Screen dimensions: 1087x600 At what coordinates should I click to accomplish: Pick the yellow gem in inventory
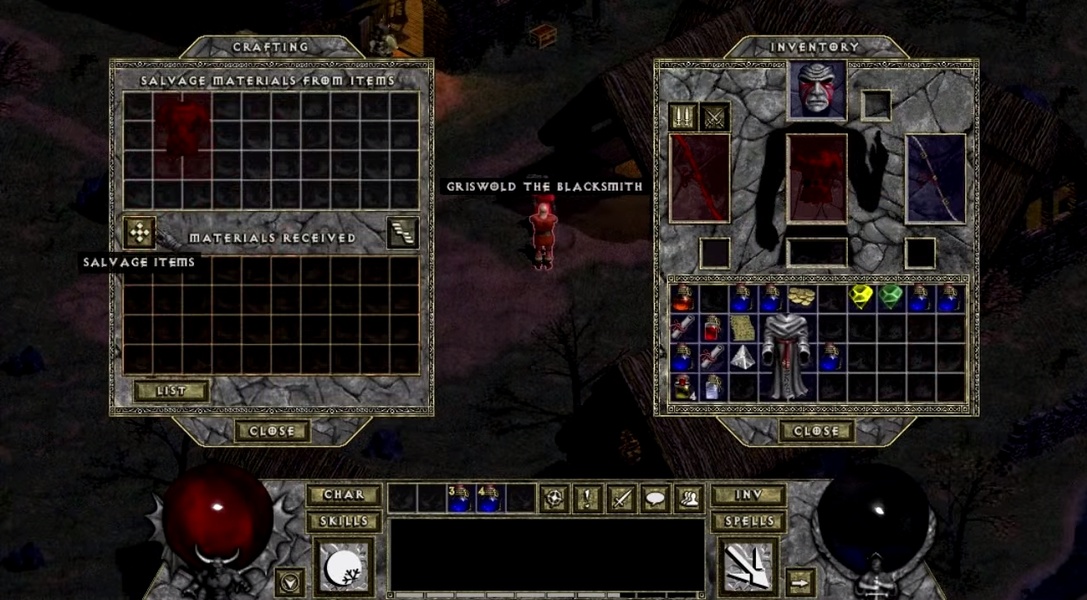(x=860, y=297)
